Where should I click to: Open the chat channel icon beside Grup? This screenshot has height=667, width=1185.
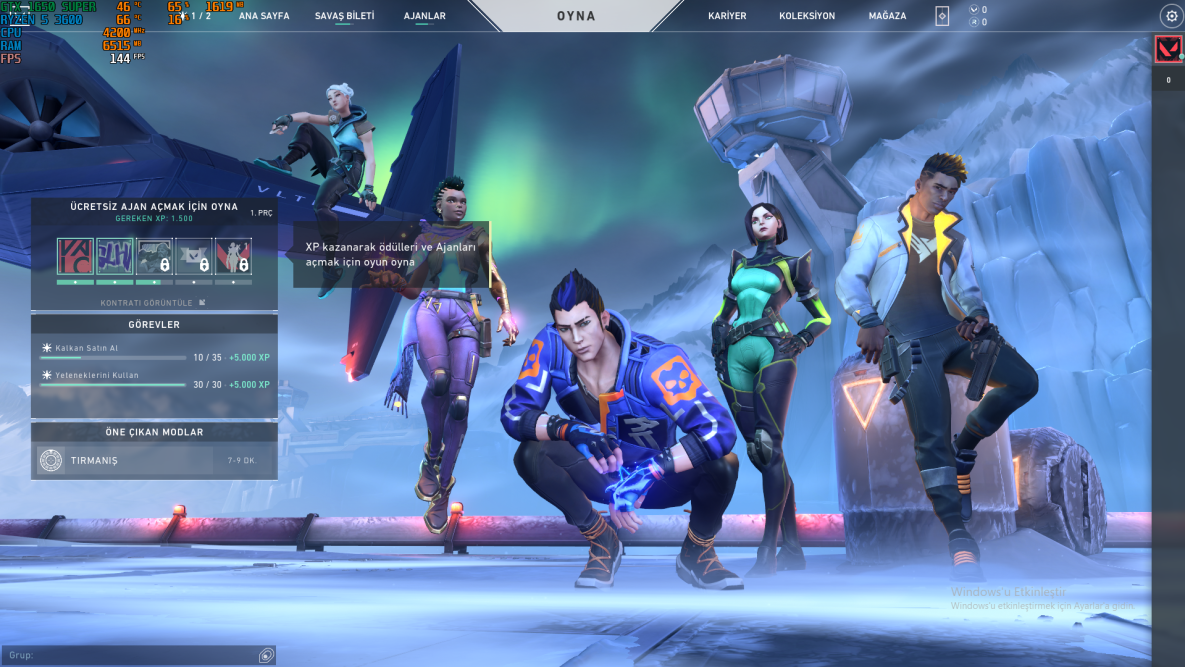pyautogui.click(x=266, y=655)
